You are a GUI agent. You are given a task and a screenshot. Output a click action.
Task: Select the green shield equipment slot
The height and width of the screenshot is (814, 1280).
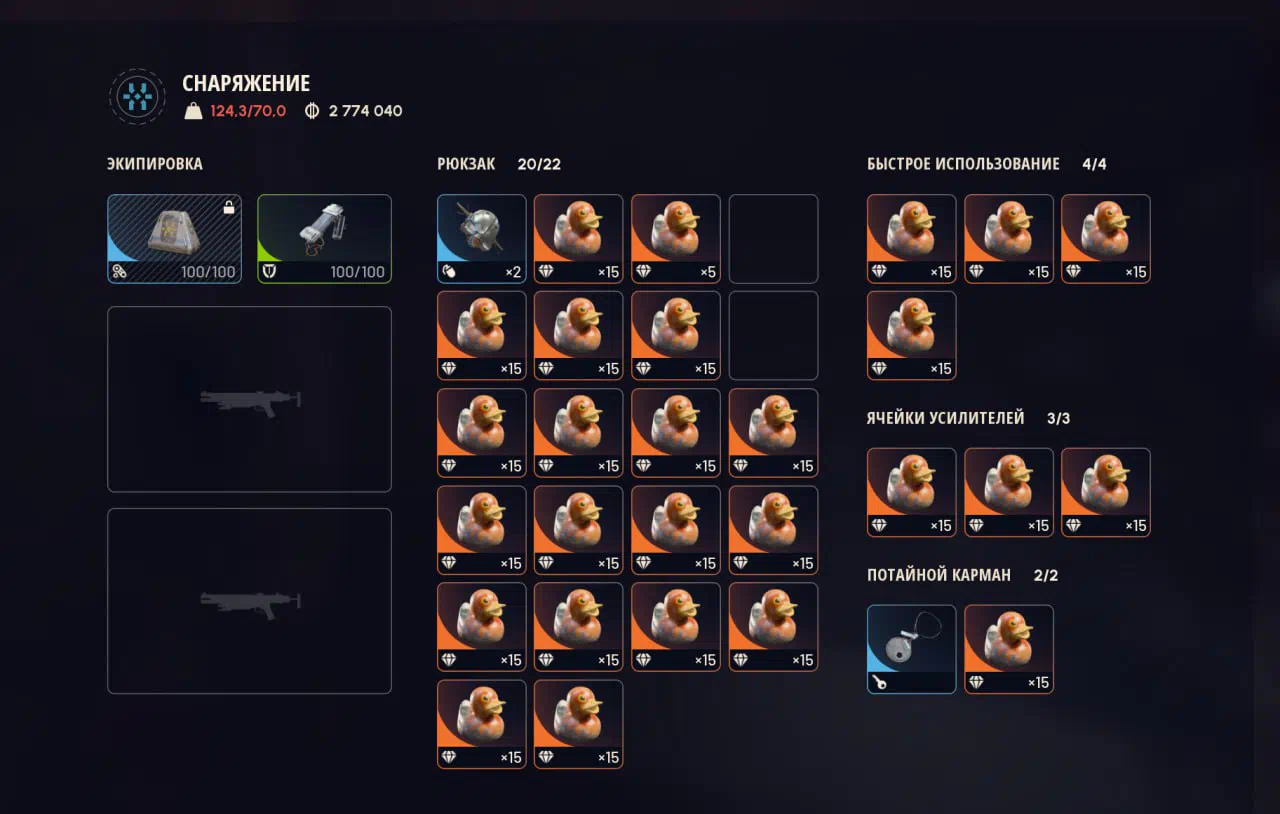point(324,238)
